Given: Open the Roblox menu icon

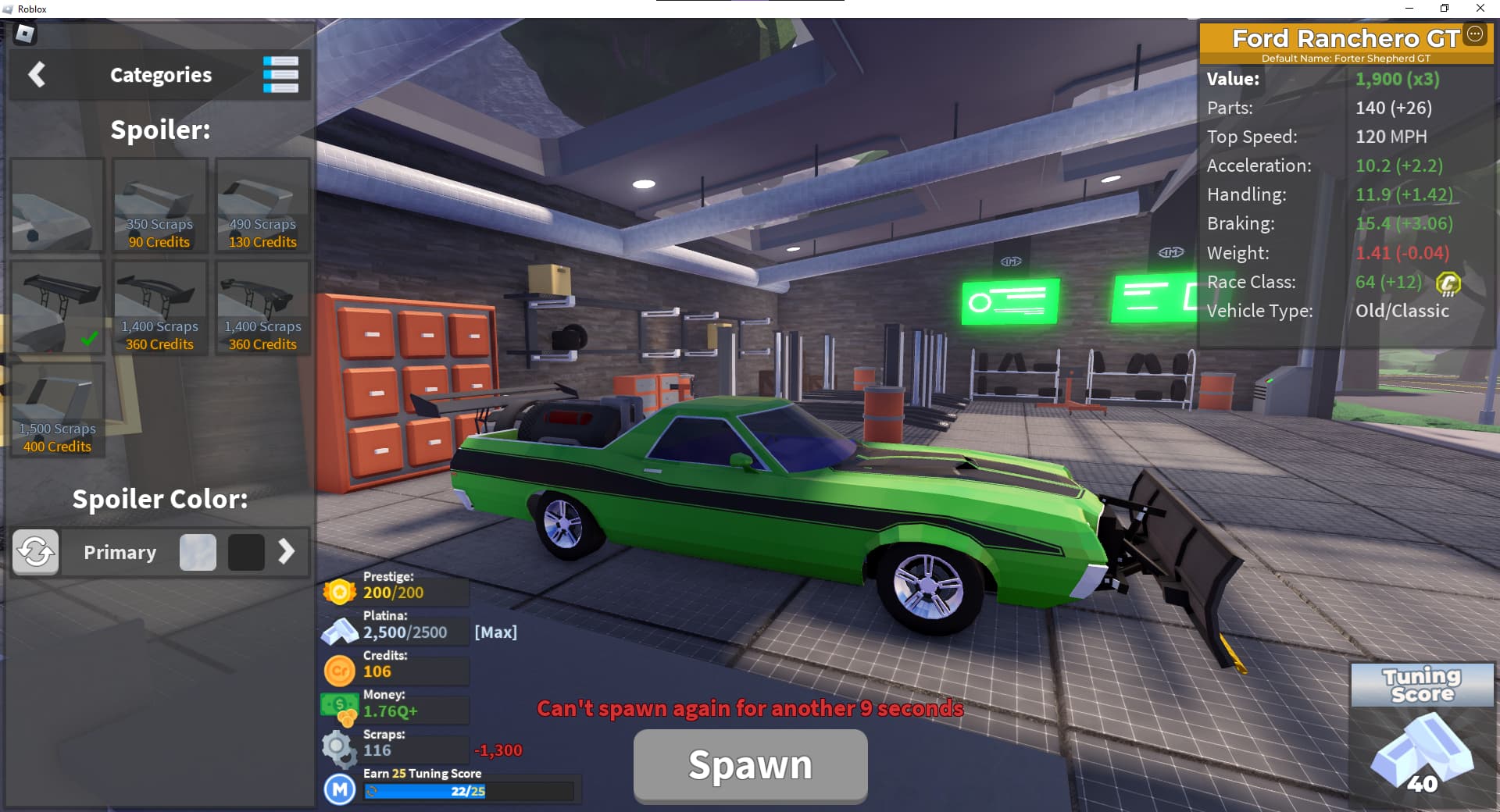Looking at the screenshot, I should 26,34.
